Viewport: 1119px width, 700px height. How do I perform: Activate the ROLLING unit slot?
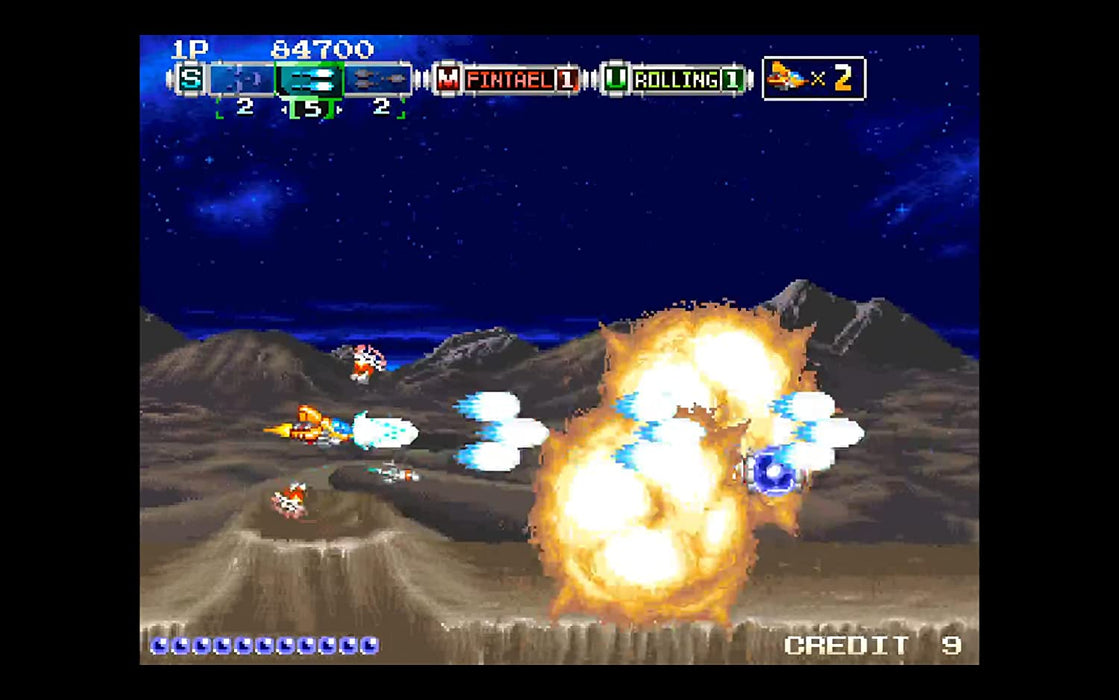point(676,79)
